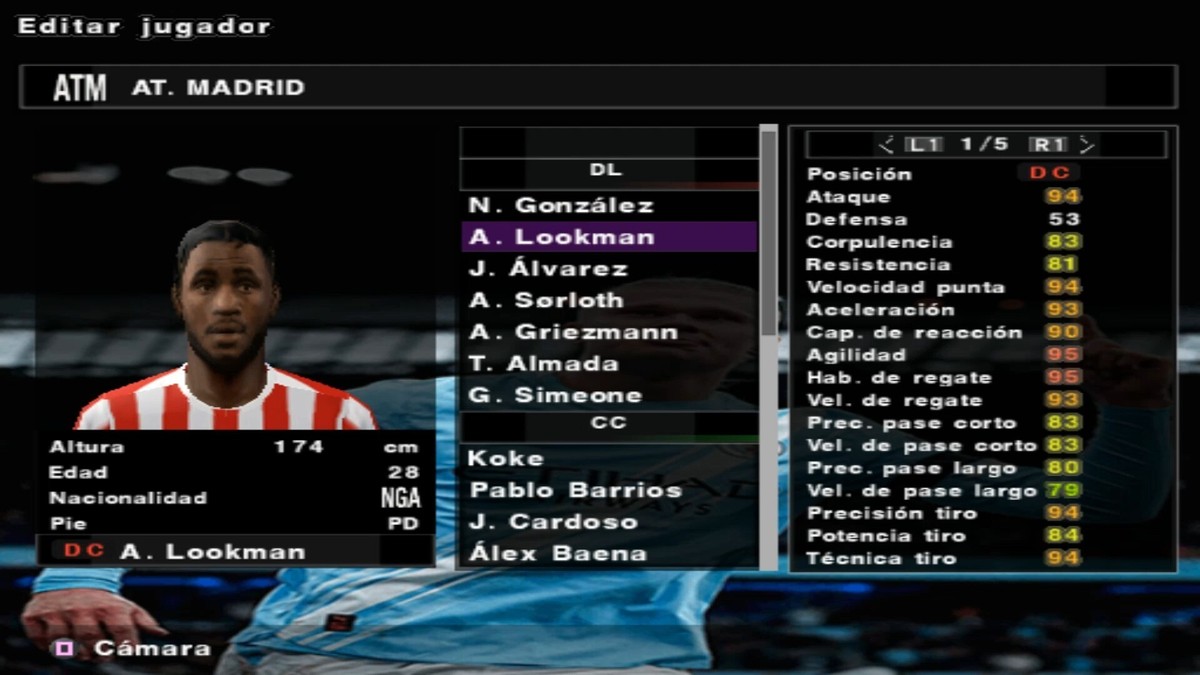Select A. Griezmann from the list
Viewport: 1200px width, 675px height.
click(x=573, y=332)
